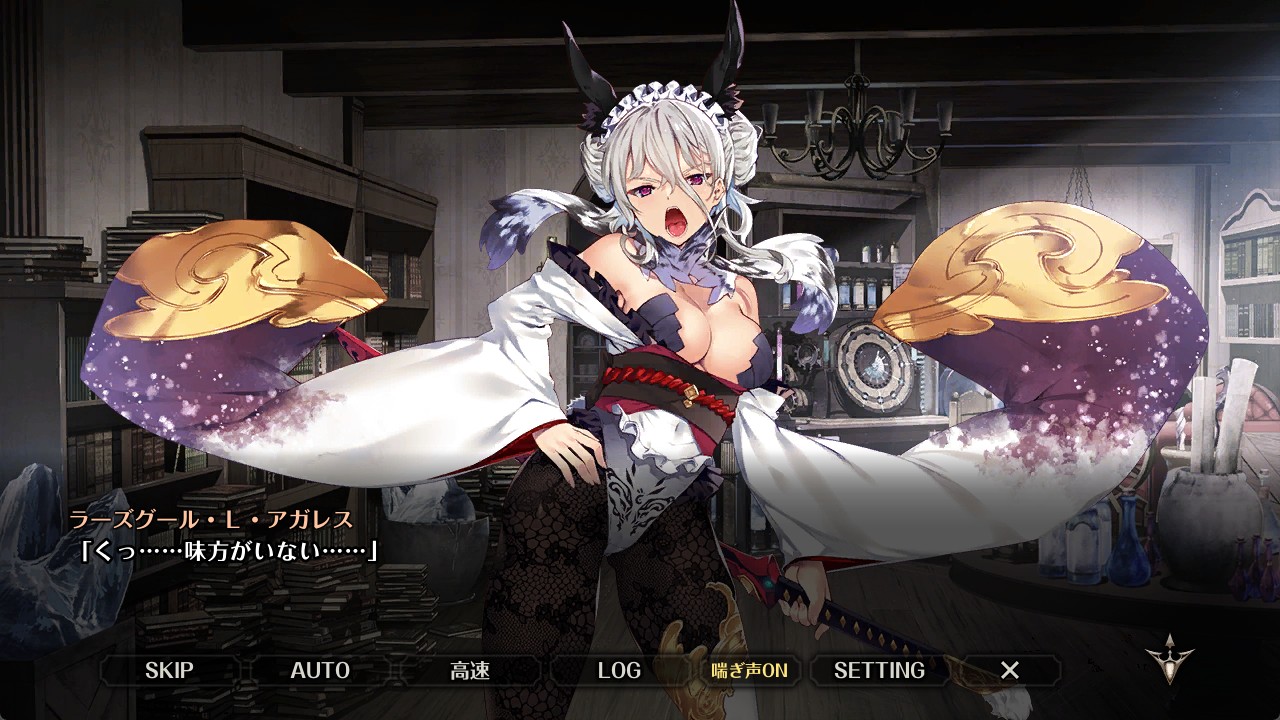The height and width of the screenshot is (720, 1280).
Task: Toggle the 喘ぎ声ON voice option
Action: point(749,670)
